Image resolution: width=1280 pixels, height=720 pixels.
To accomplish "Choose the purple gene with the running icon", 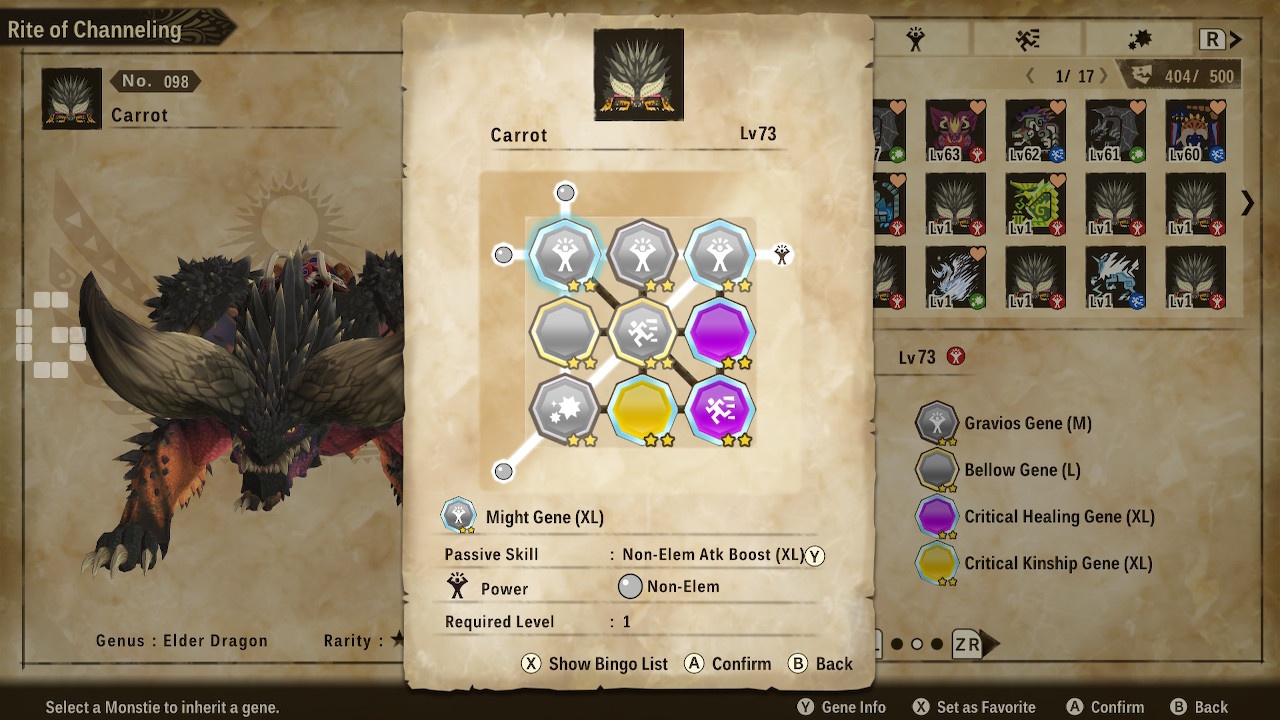I will [719, 409].
